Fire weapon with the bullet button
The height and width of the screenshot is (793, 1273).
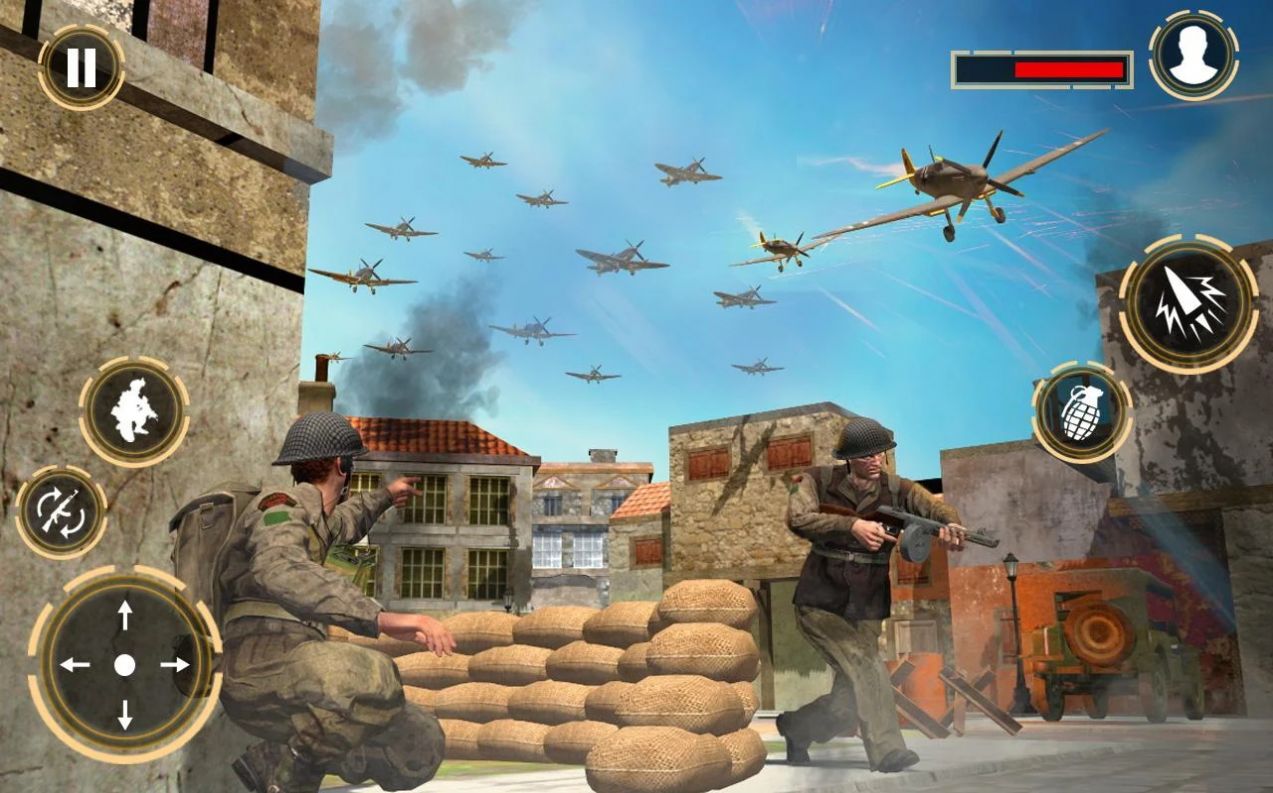coord(1187,304)
